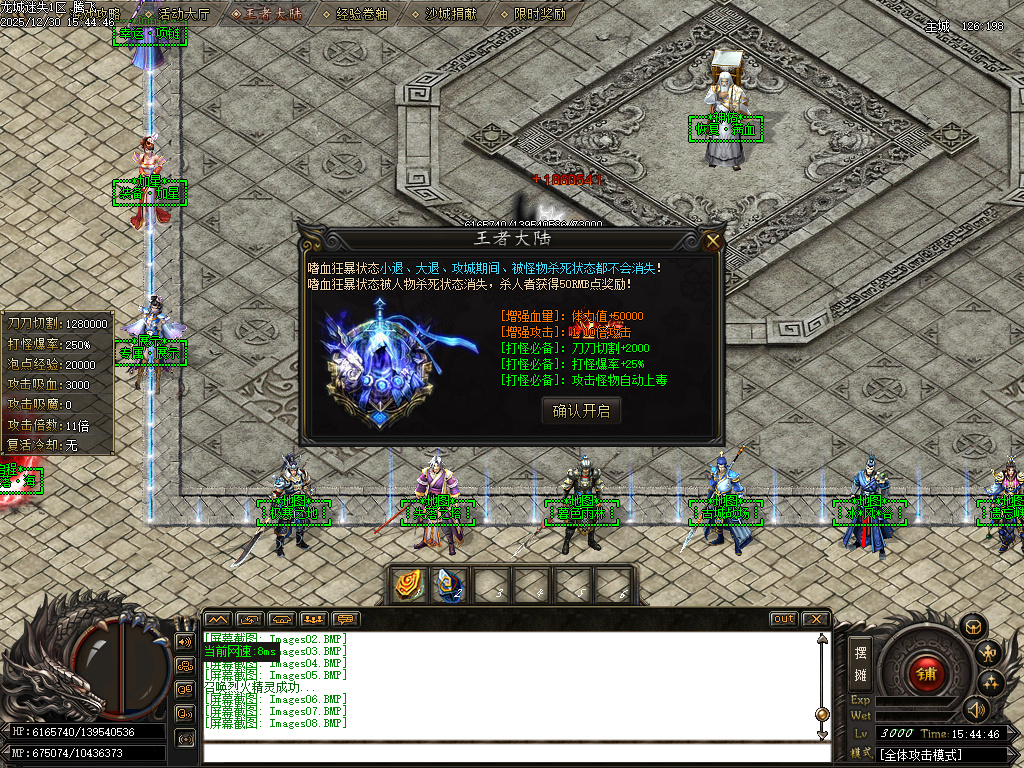Close the 王者大陆 dialog window
Viewport: 1024px width, 768px height.
point(712,240)
